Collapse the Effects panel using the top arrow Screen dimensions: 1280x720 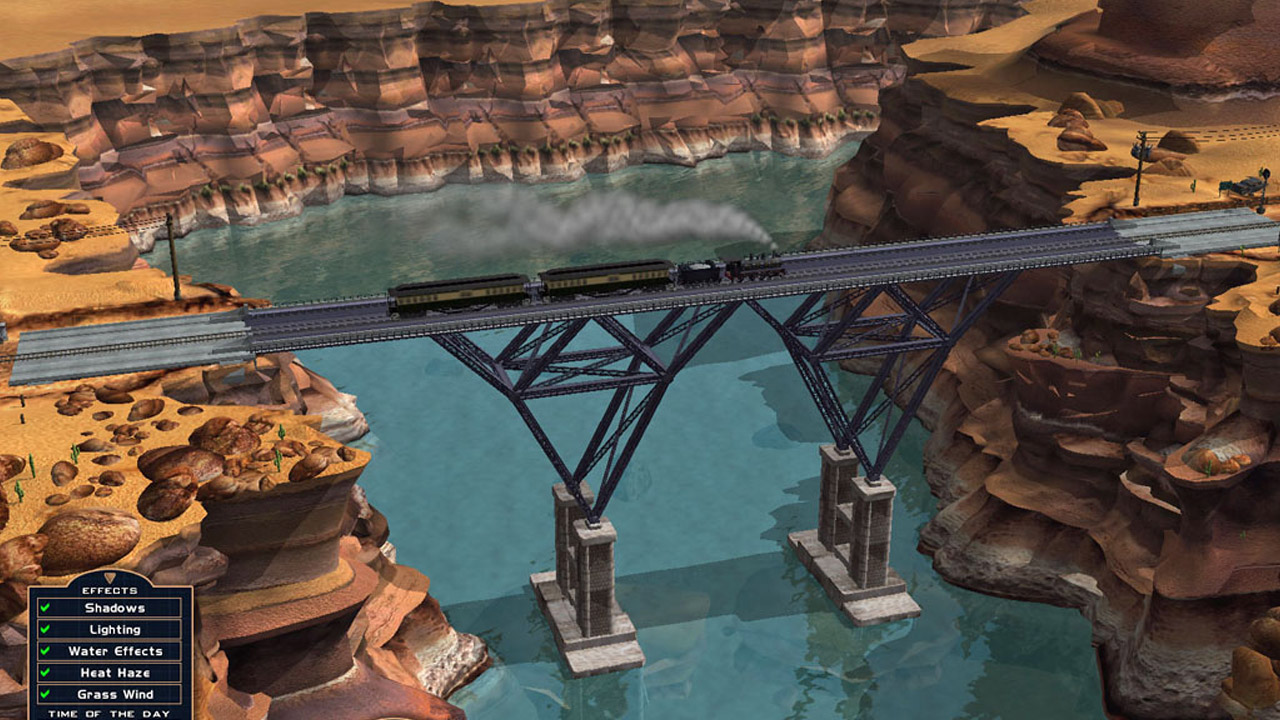(110, 578)
